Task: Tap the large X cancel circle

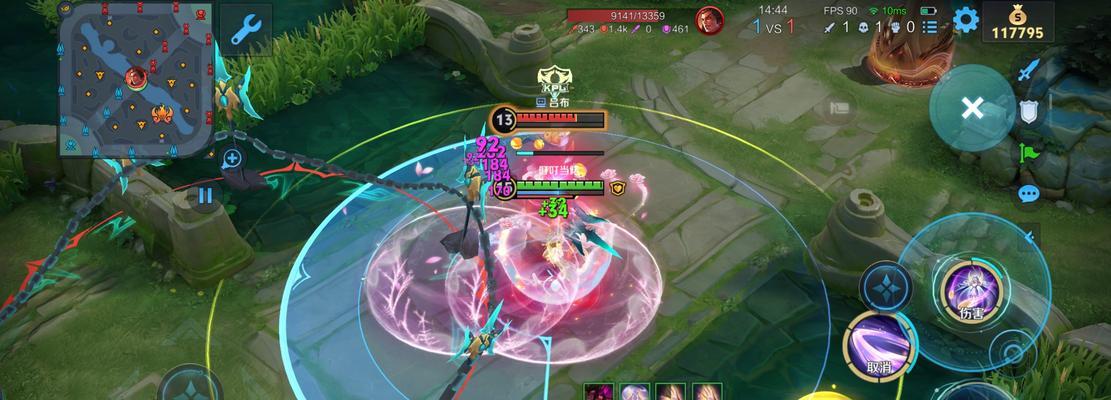Action: (972, 108)
